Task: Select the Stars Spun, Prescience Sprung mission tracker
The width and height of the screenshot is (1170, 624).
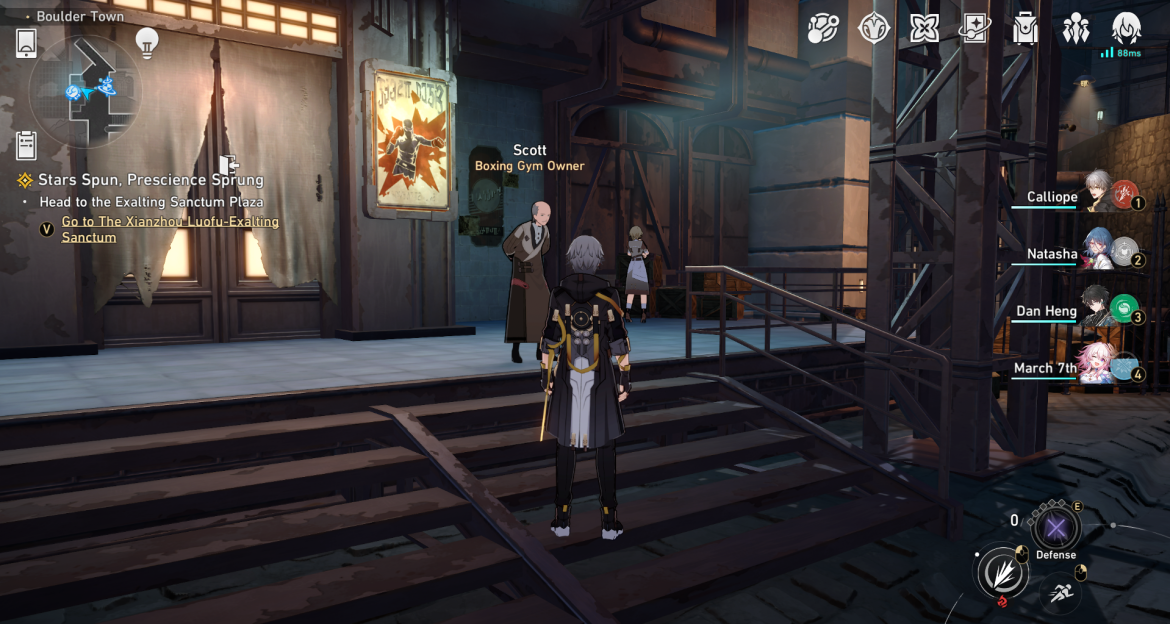Action: point(150,180)
